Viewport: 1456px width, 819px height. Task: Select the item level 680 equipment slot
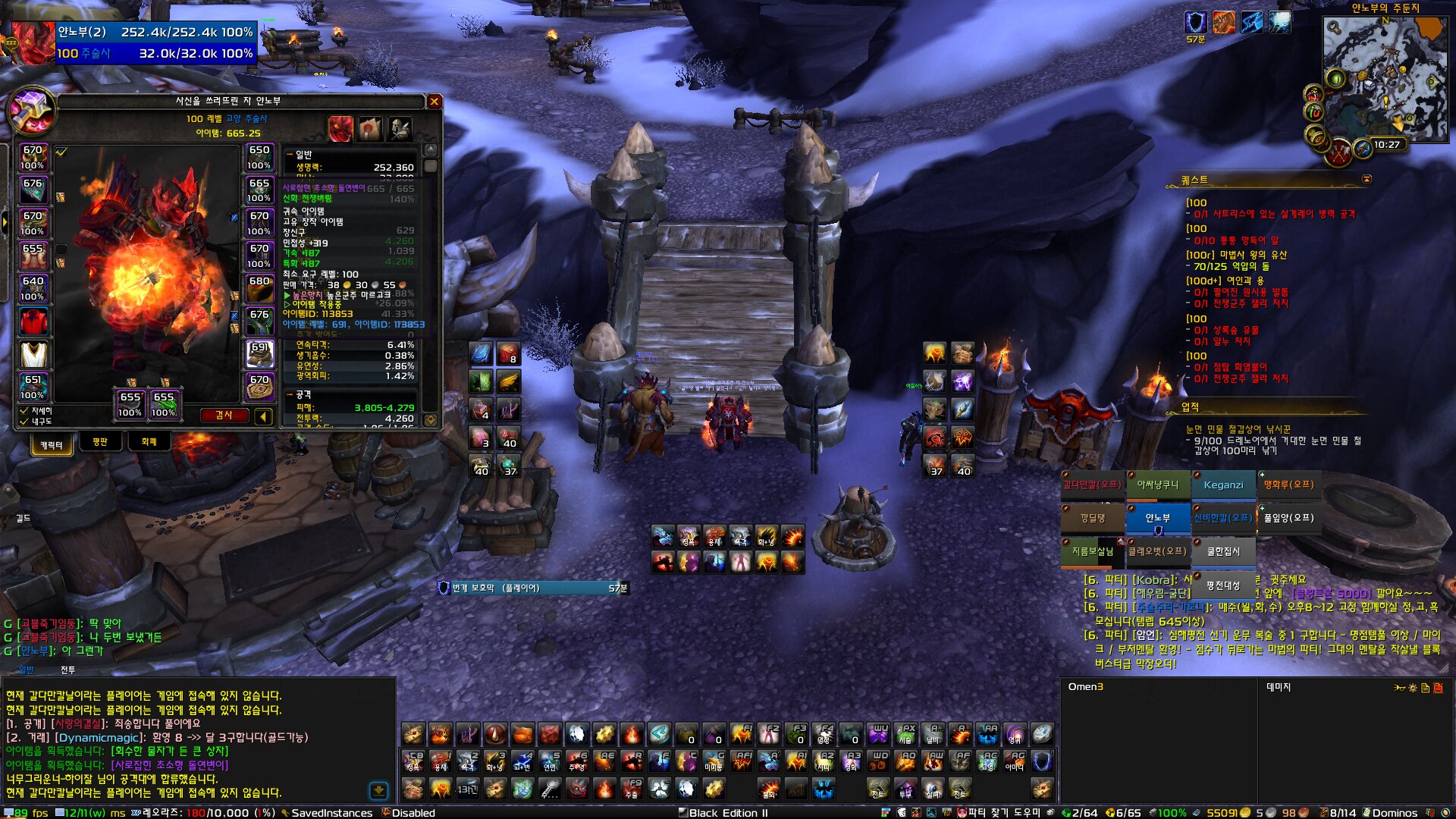259,288
